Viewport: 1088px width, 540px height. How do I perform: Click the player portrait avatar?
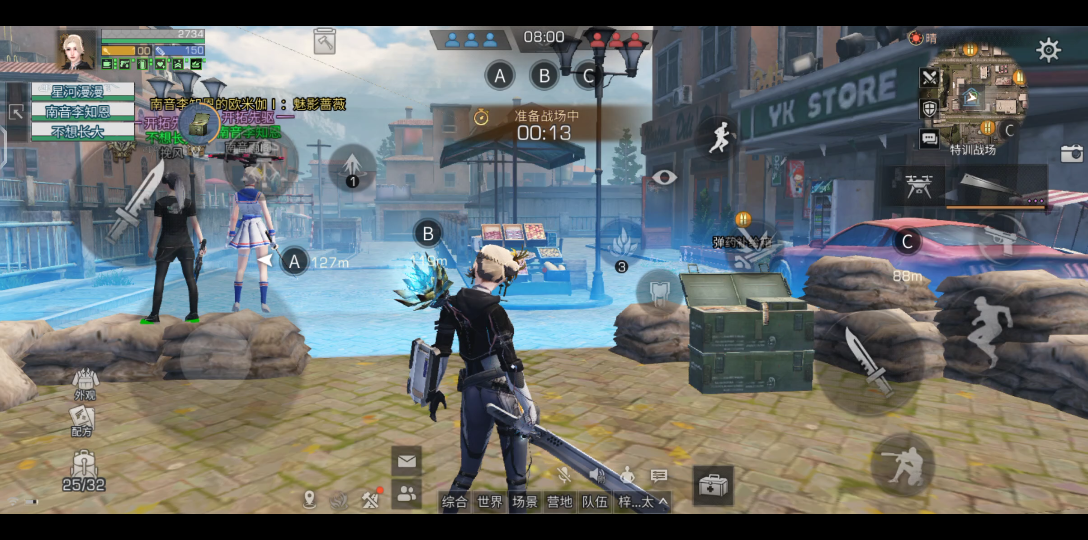pyautogui.click(x=76, y=50)
